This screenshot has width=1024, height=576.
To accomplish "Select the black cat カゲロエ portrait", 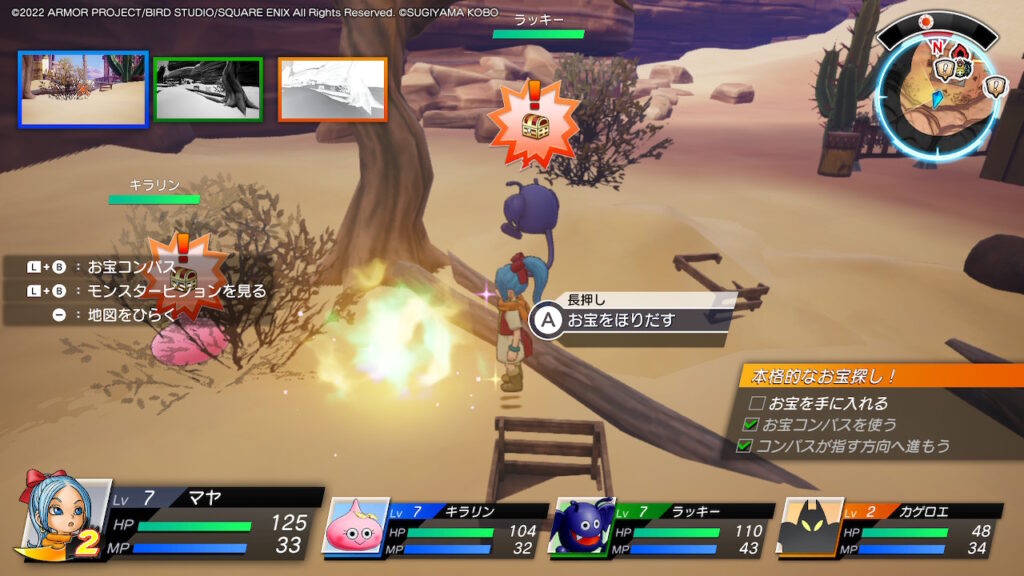I will pos(809,527).
